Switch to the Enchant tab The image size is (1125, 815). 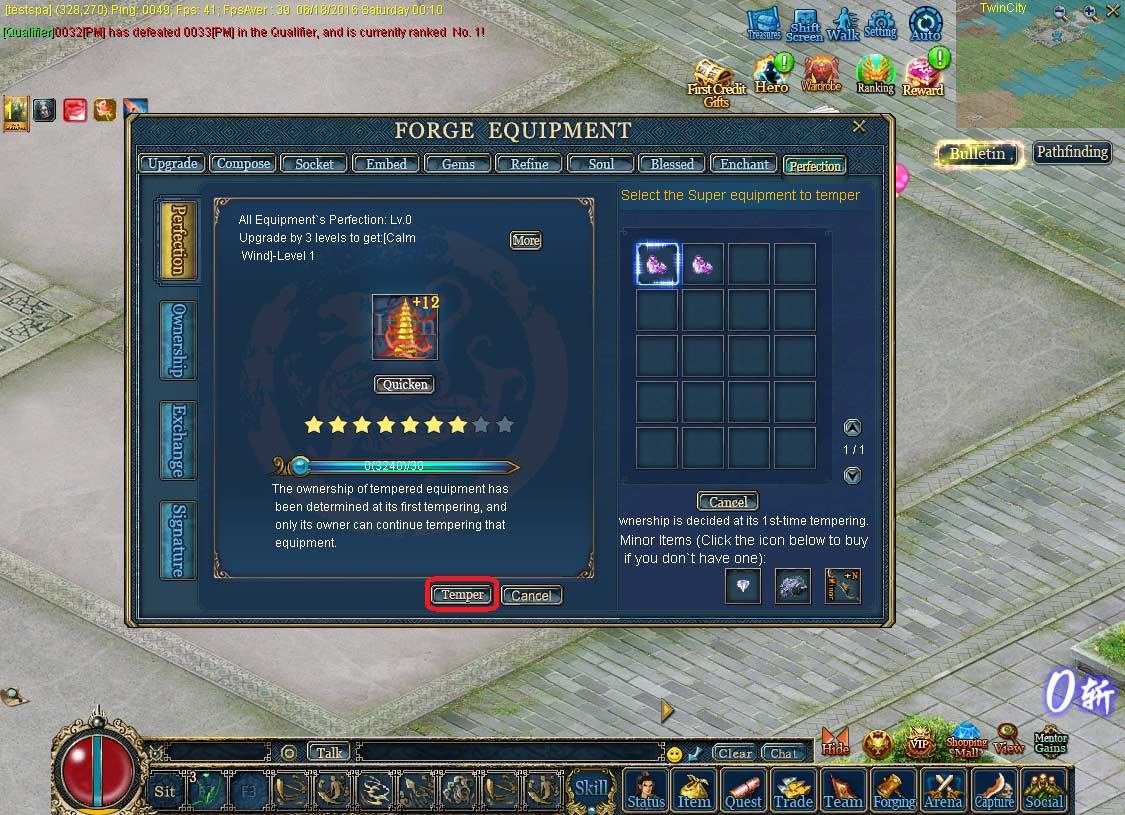click(x=745, y=164)
